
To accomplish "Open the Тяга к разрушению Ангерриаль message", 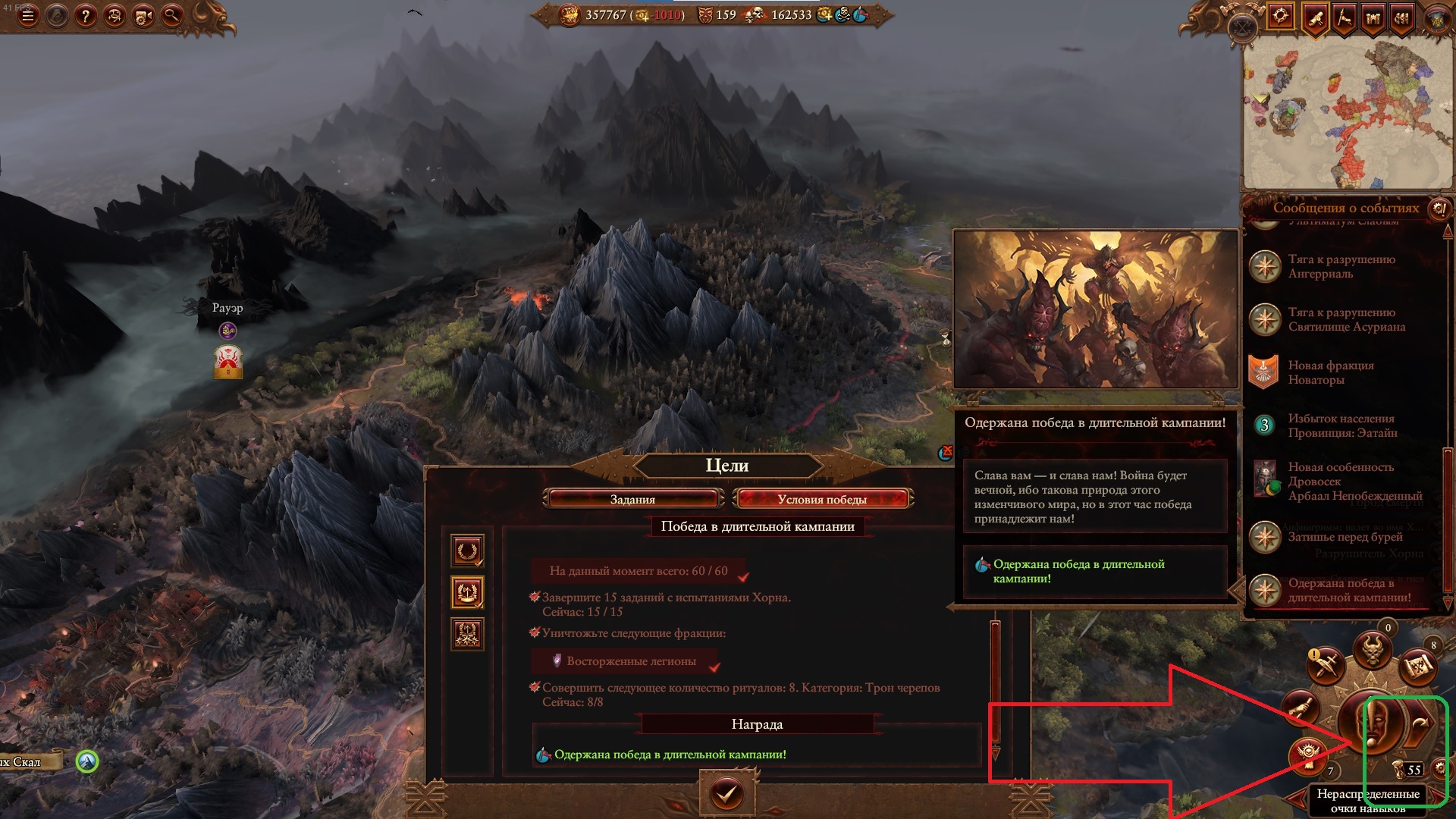I will tap(1341, 266).
